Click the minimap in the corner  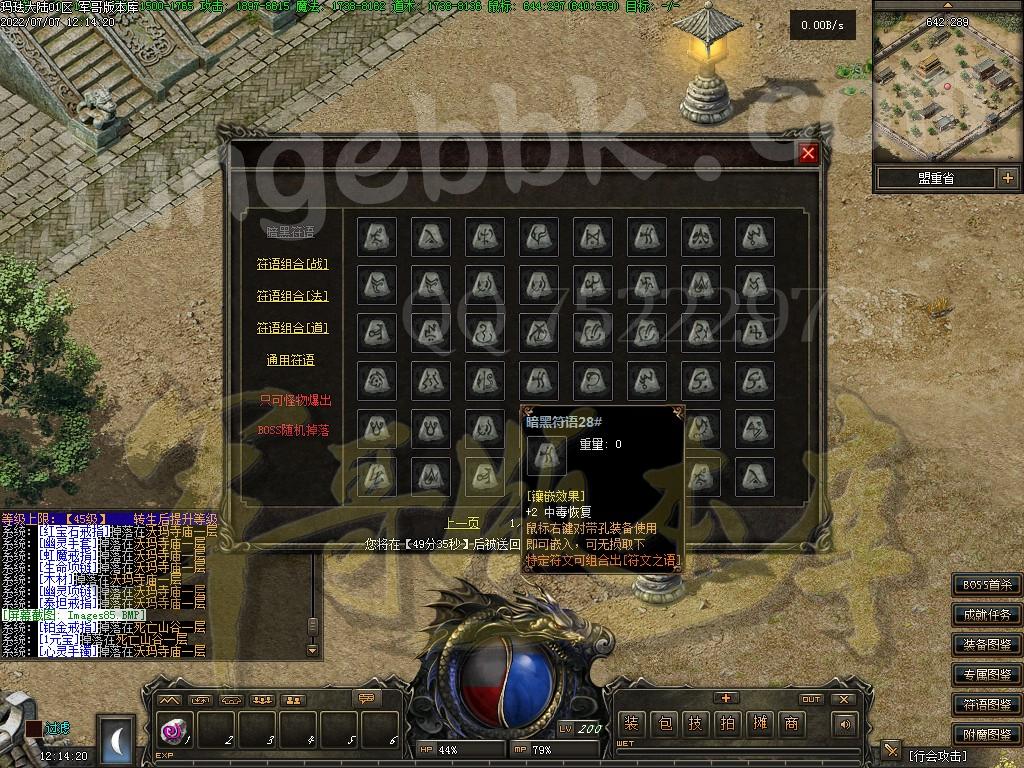(x=946, y=80)
